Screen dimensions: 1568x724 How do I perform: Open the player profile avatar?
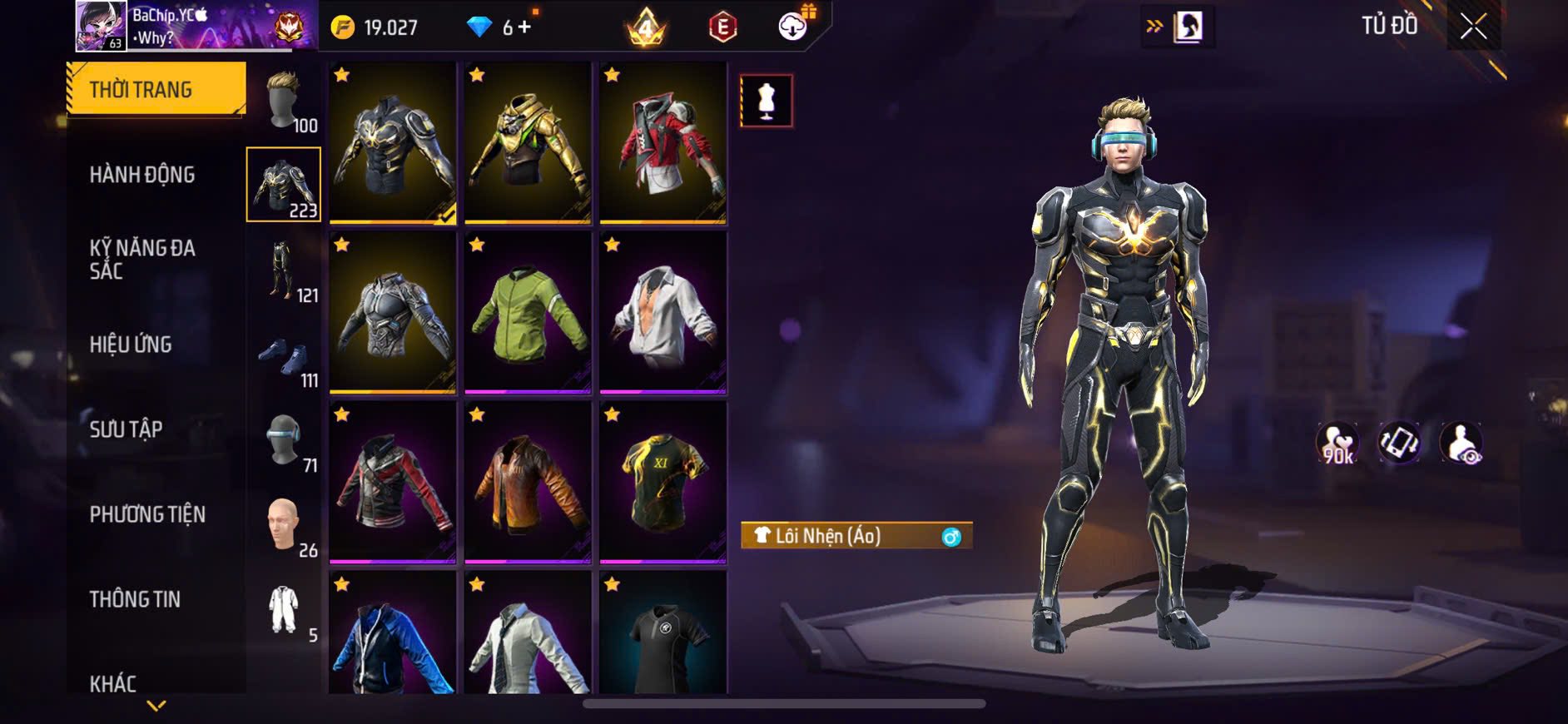[x=102, y=26]
